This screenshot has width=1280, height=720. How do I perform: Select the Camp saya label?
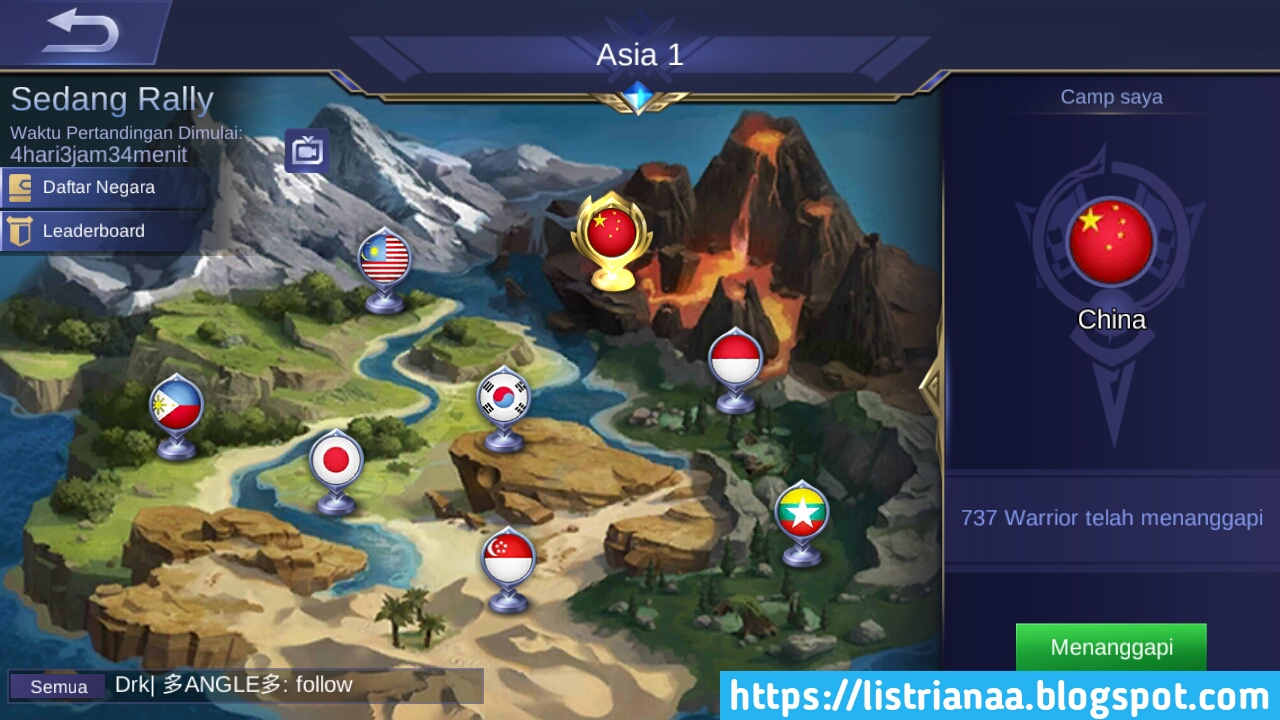(1112, 97)
